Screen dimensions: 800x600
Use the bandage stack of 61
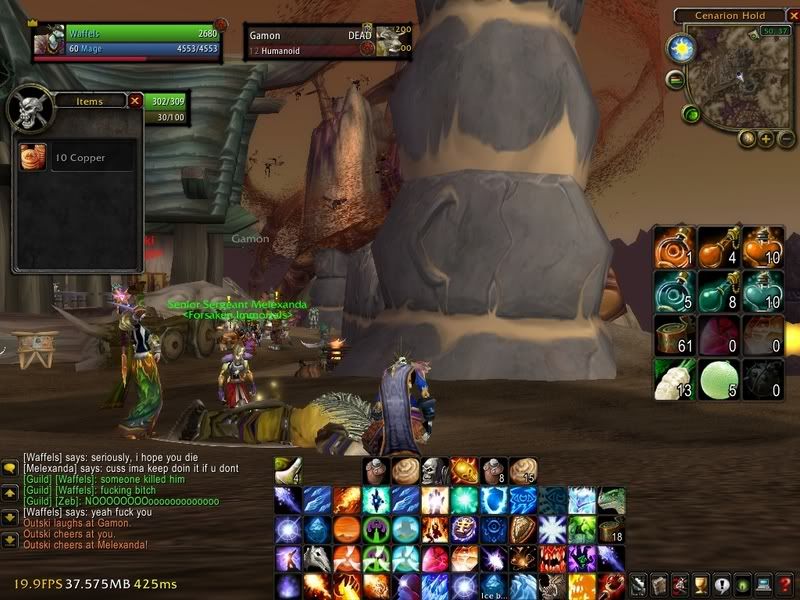tap(675, 335)
